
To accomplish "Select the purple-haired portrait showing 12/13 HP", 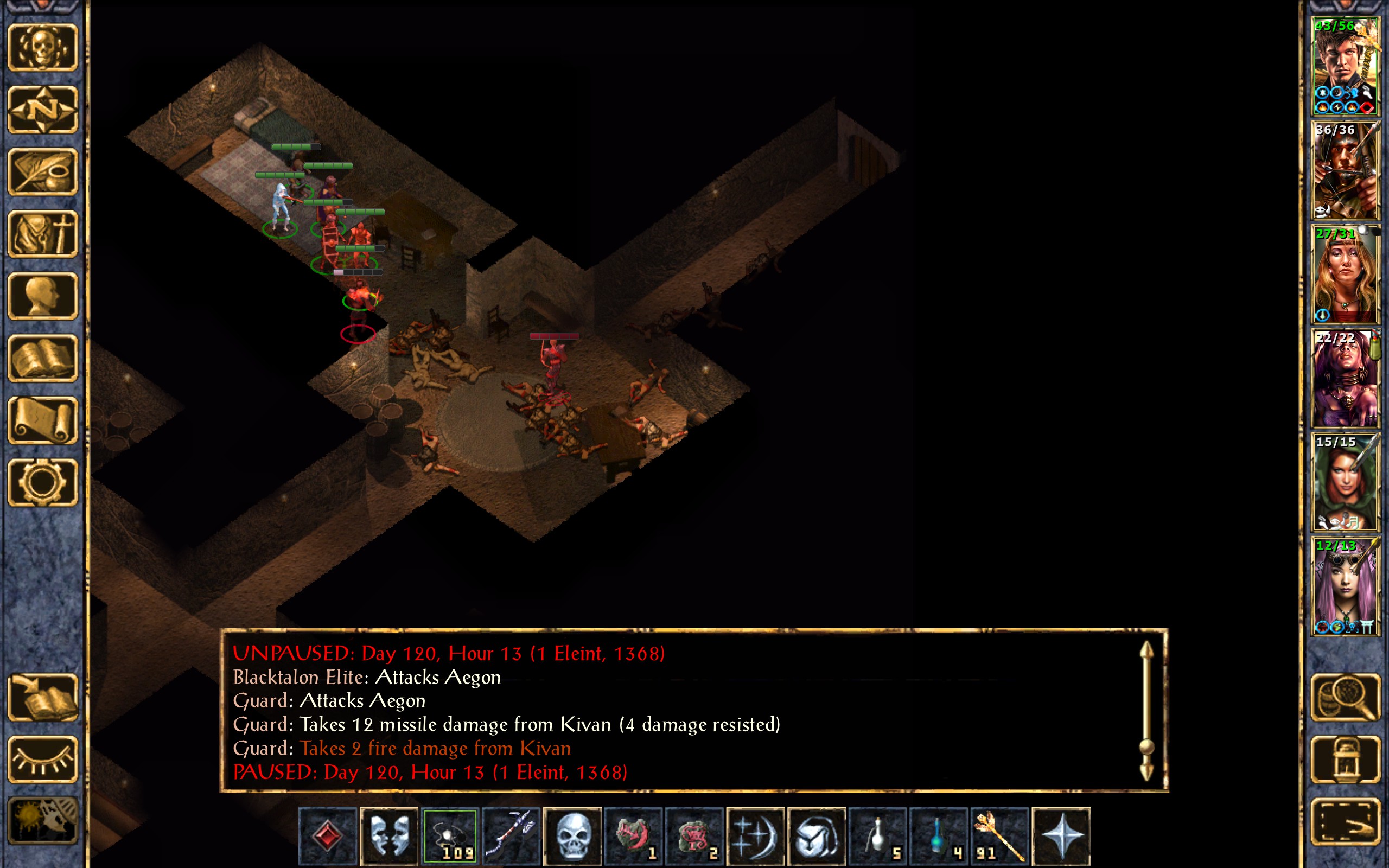I will coord(1345,586).
